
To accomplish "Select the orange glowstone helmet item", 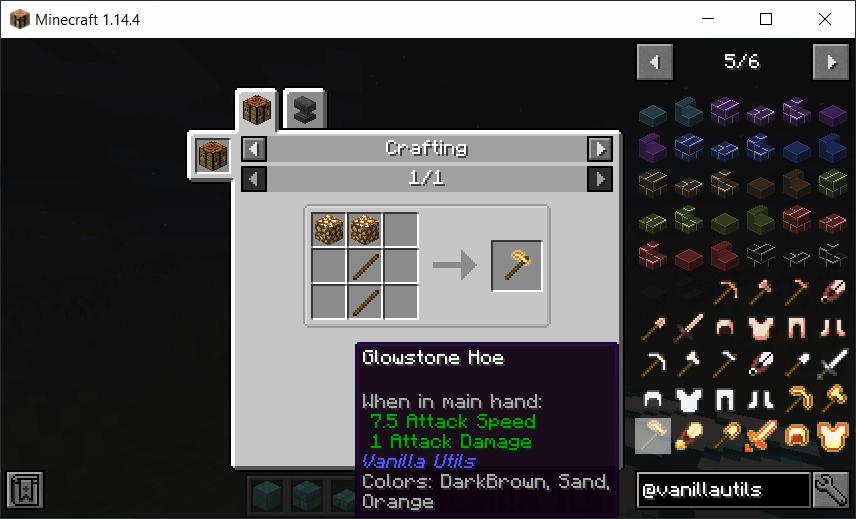I will coord(797,437).
